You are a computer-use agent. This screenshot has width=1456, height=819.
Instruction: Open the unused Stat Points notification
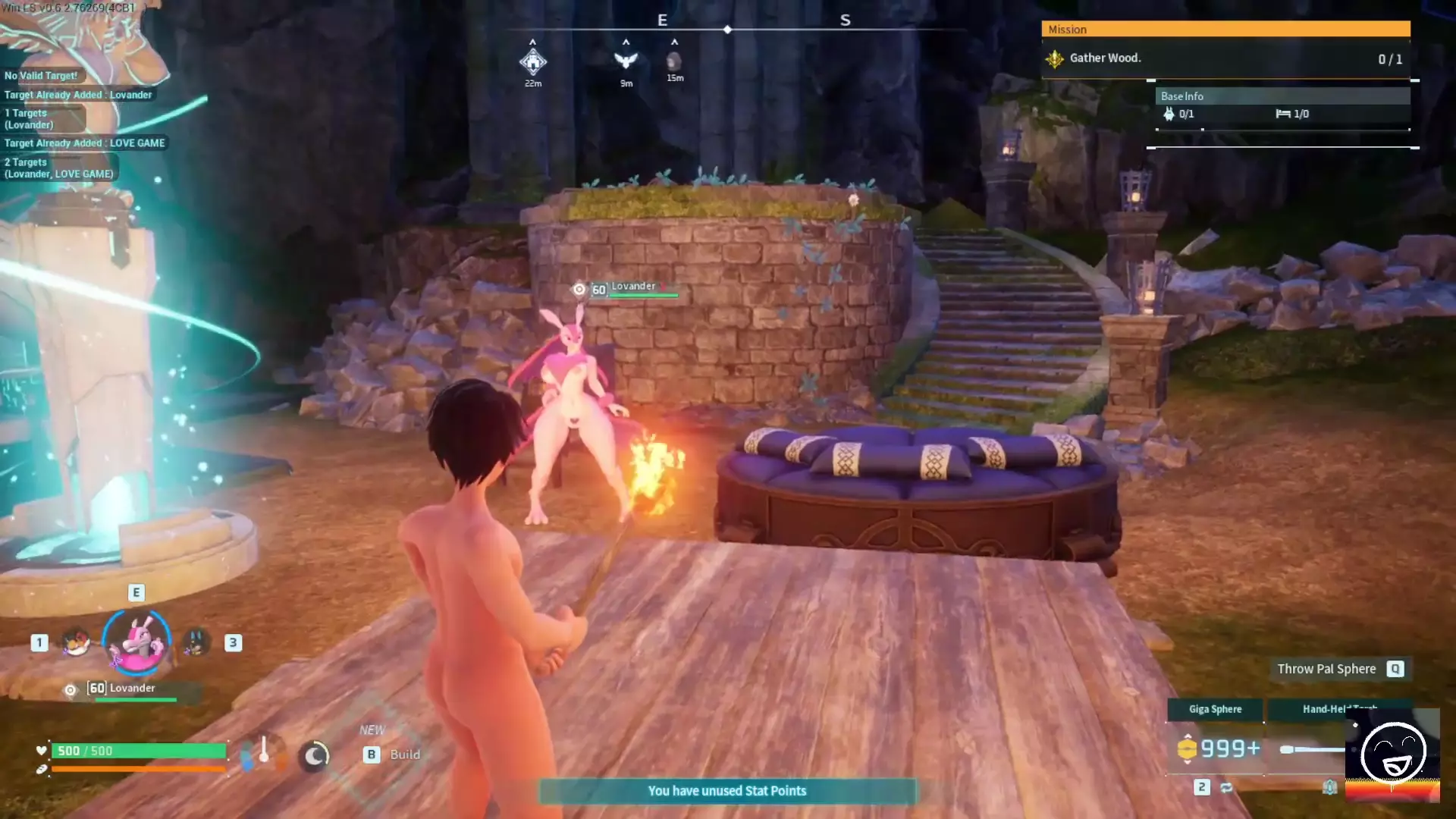click(x=726, y=791)
